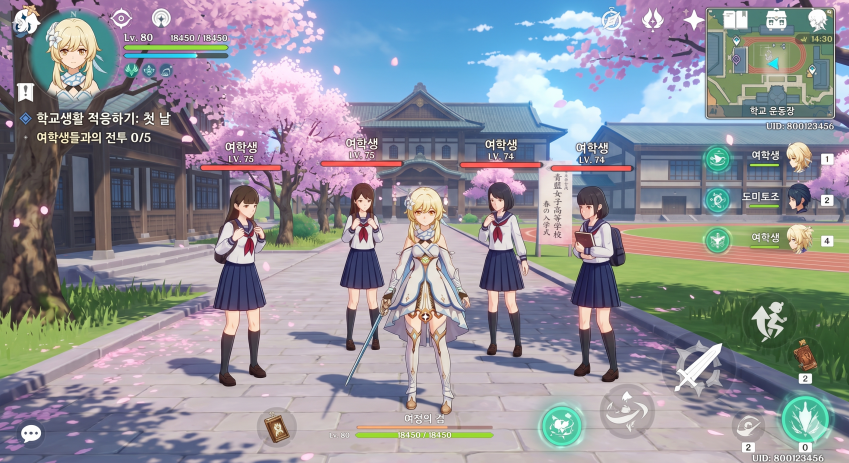Open the winged emblem icon in the top bar

pyautogui.click(x=653, y=19)
